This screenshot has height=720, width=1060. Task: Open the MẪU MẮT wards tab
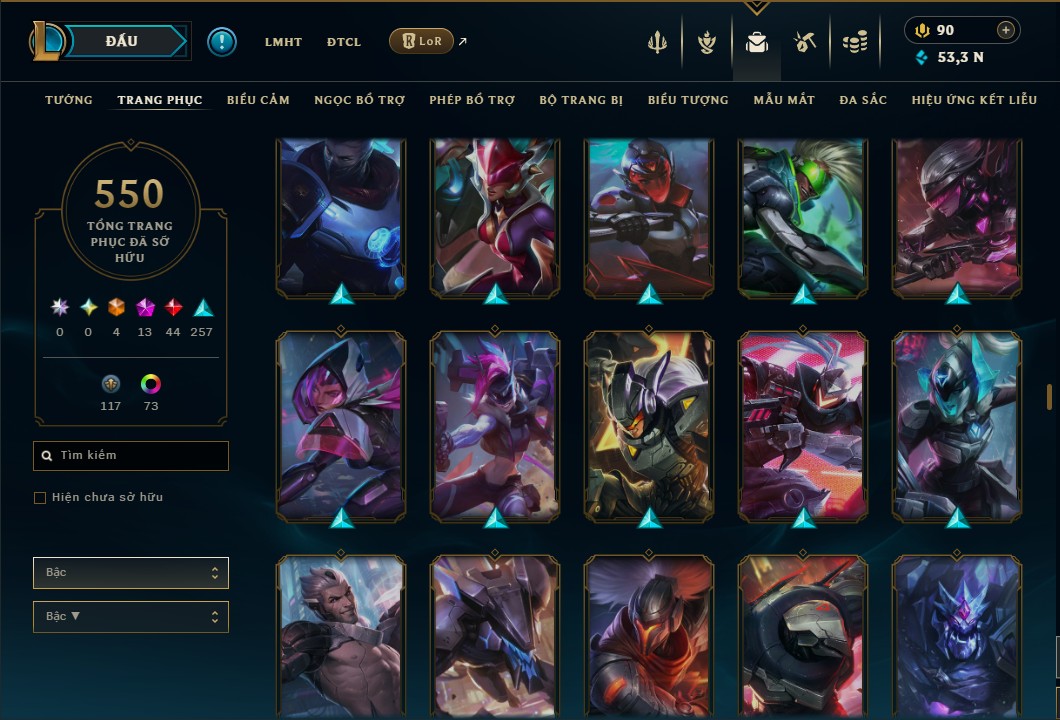(x=784, y=100)
